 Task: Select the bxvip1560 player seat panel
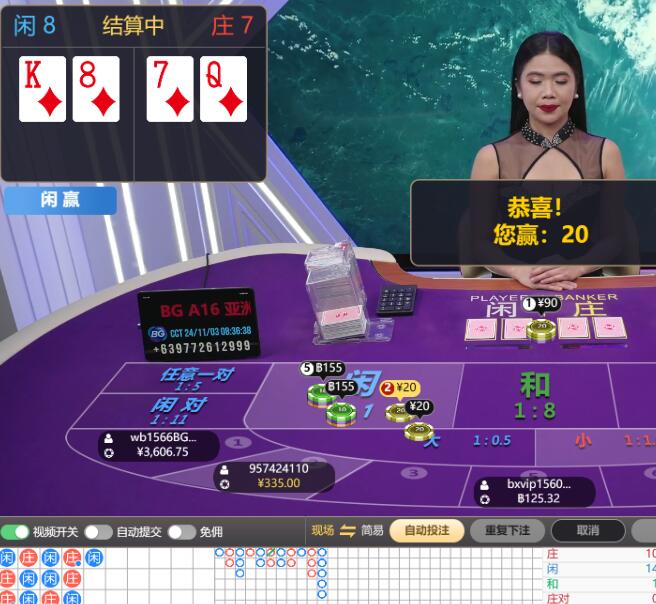point(533,491)
